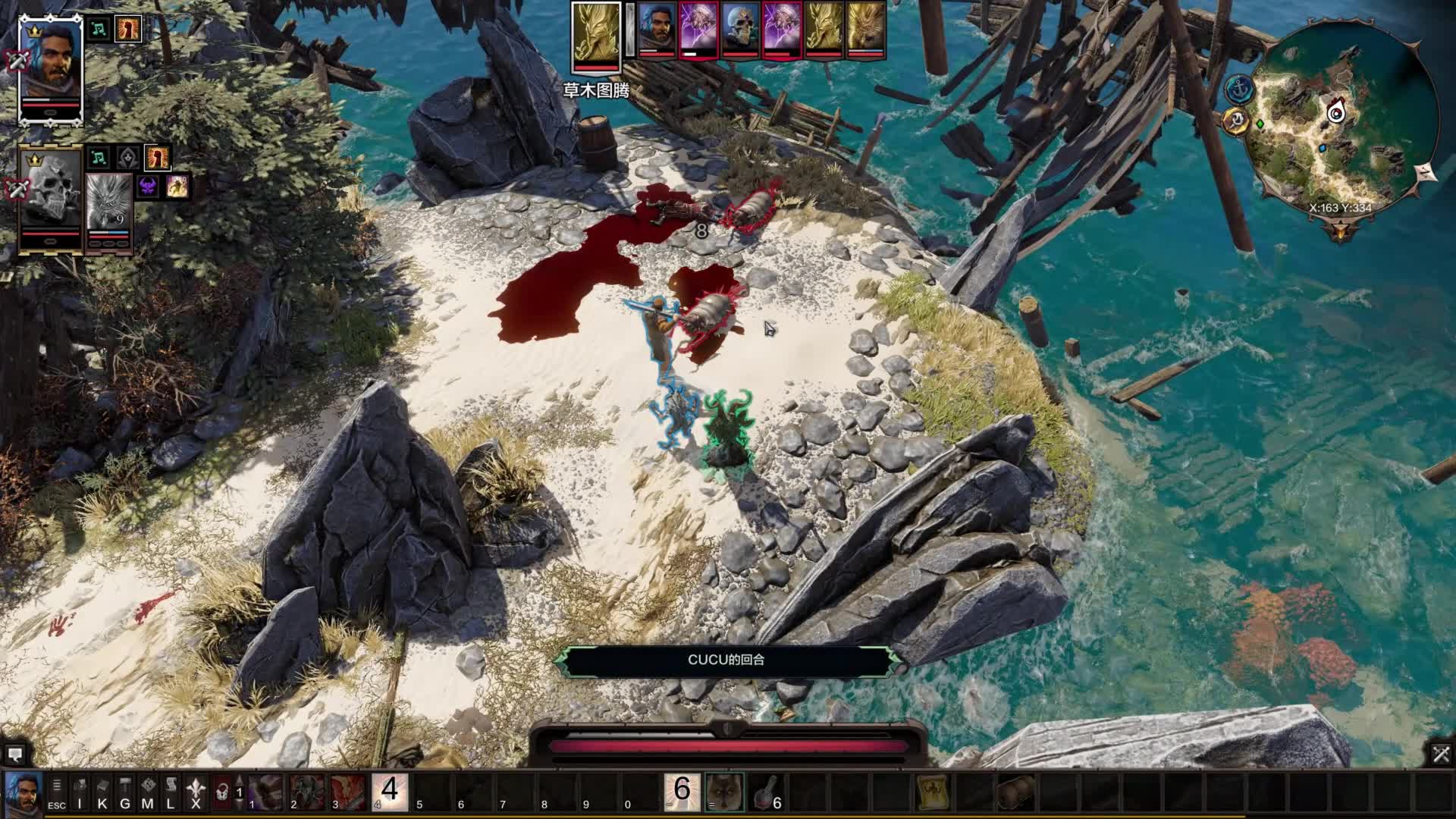
Task: Click the crossed swords button at bottom right
Action: coord(1441,754)
